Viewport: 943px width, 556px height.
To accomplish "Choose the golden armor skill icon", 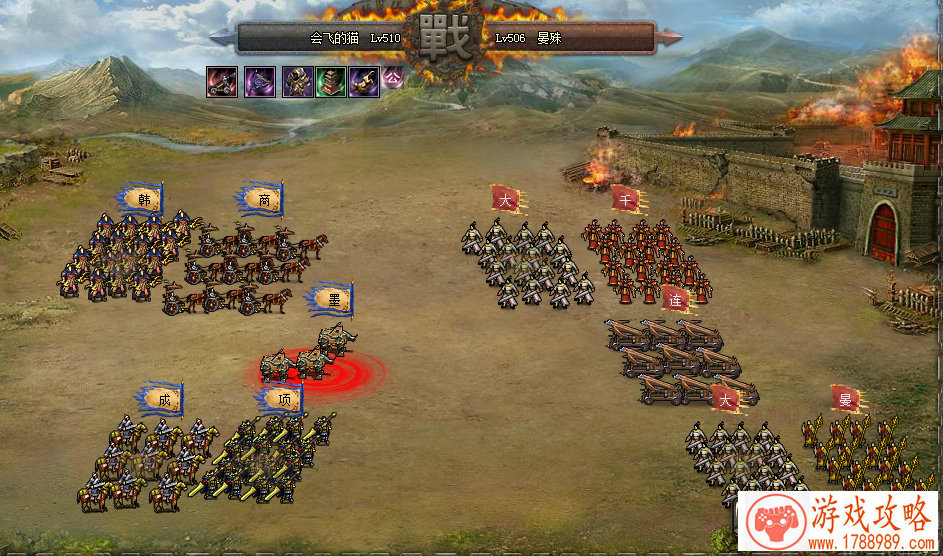I will (x=298, y=81).
